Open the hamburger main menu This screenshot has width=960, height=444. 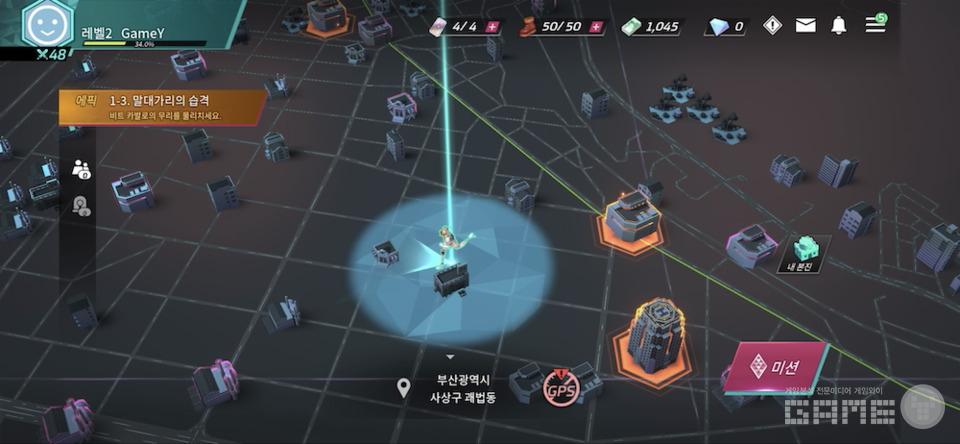tap(875, 24)
